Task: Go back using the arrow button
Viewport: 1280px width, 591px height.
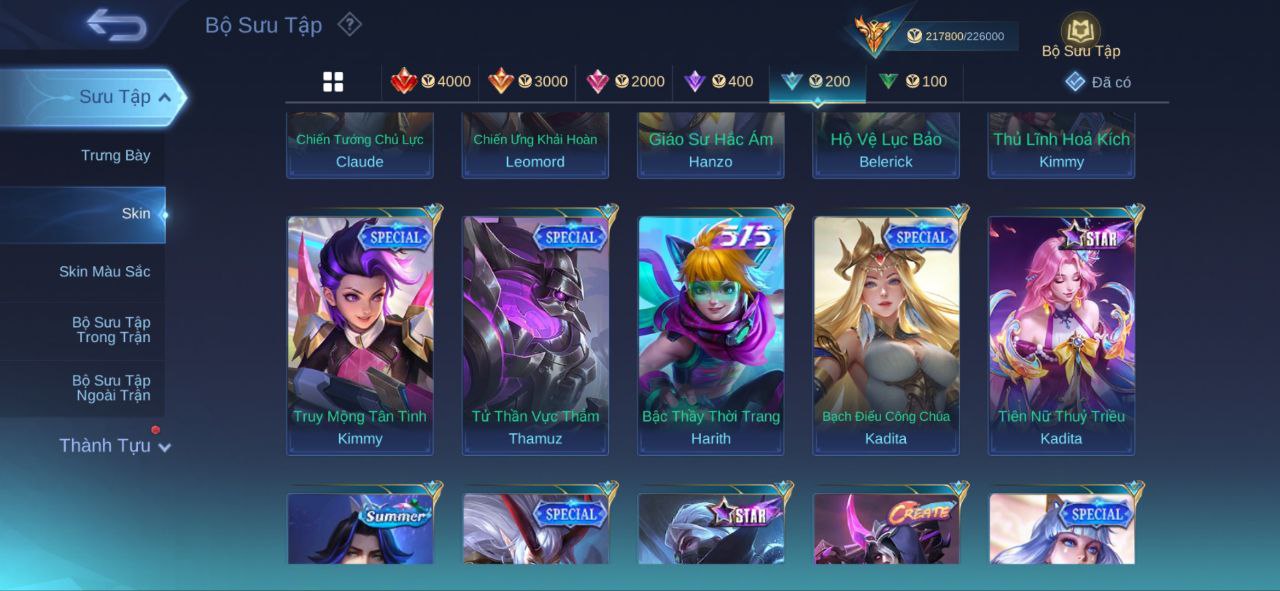Action: [x=116, y=25]
